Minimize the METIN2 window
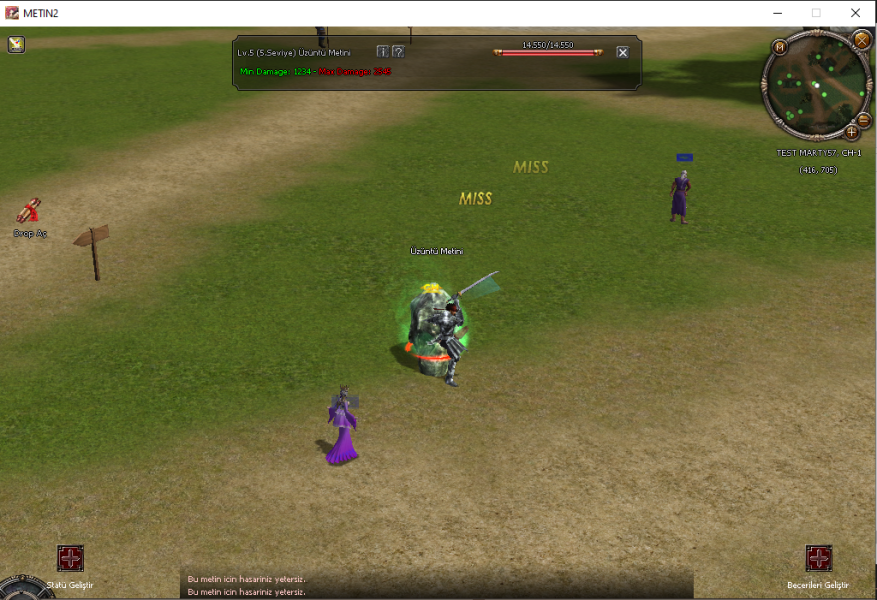 776,13
